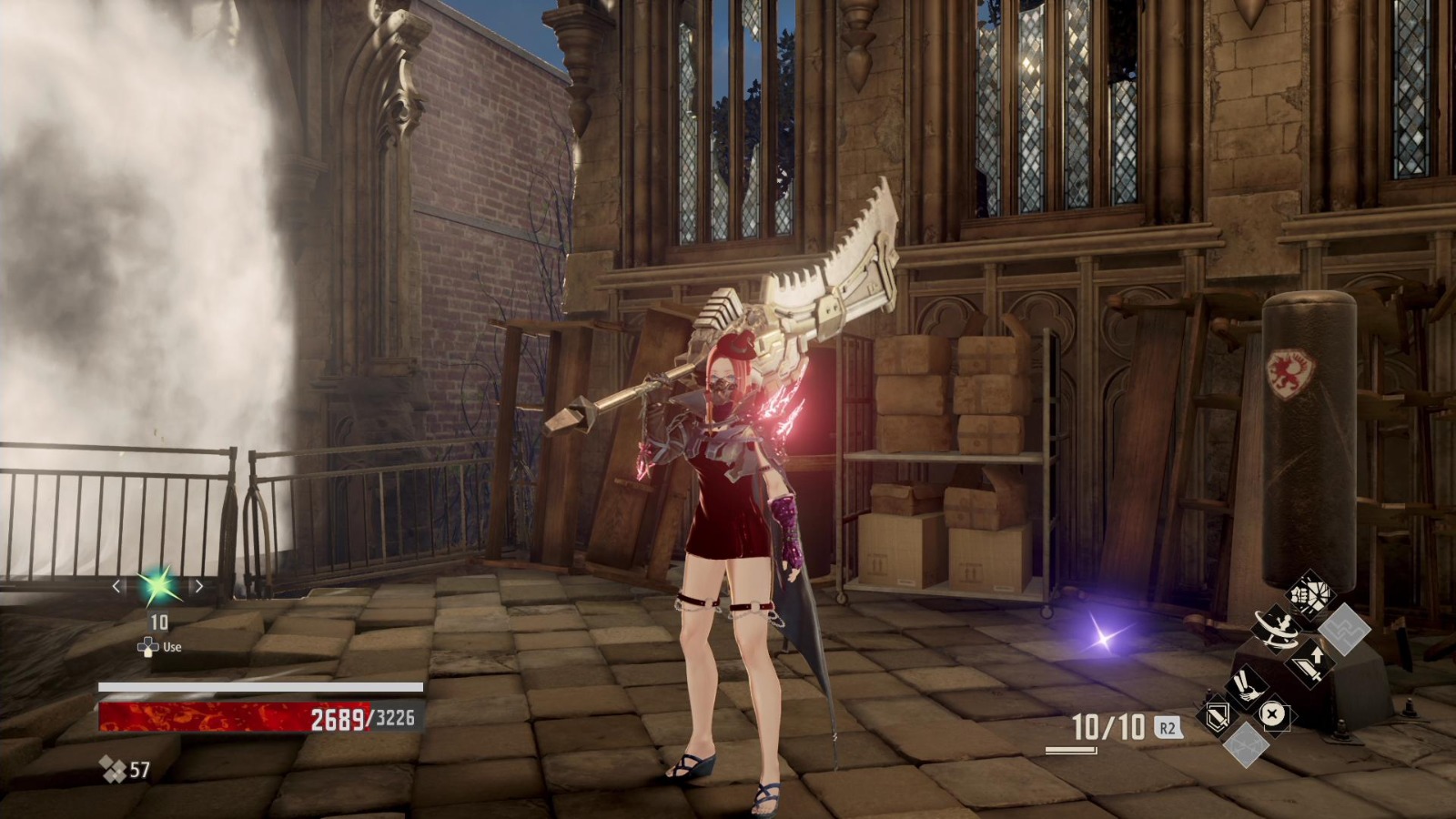Click the sword and shield Gift icon
This screenshot has width=1456, height=819.
[1217, 716]
